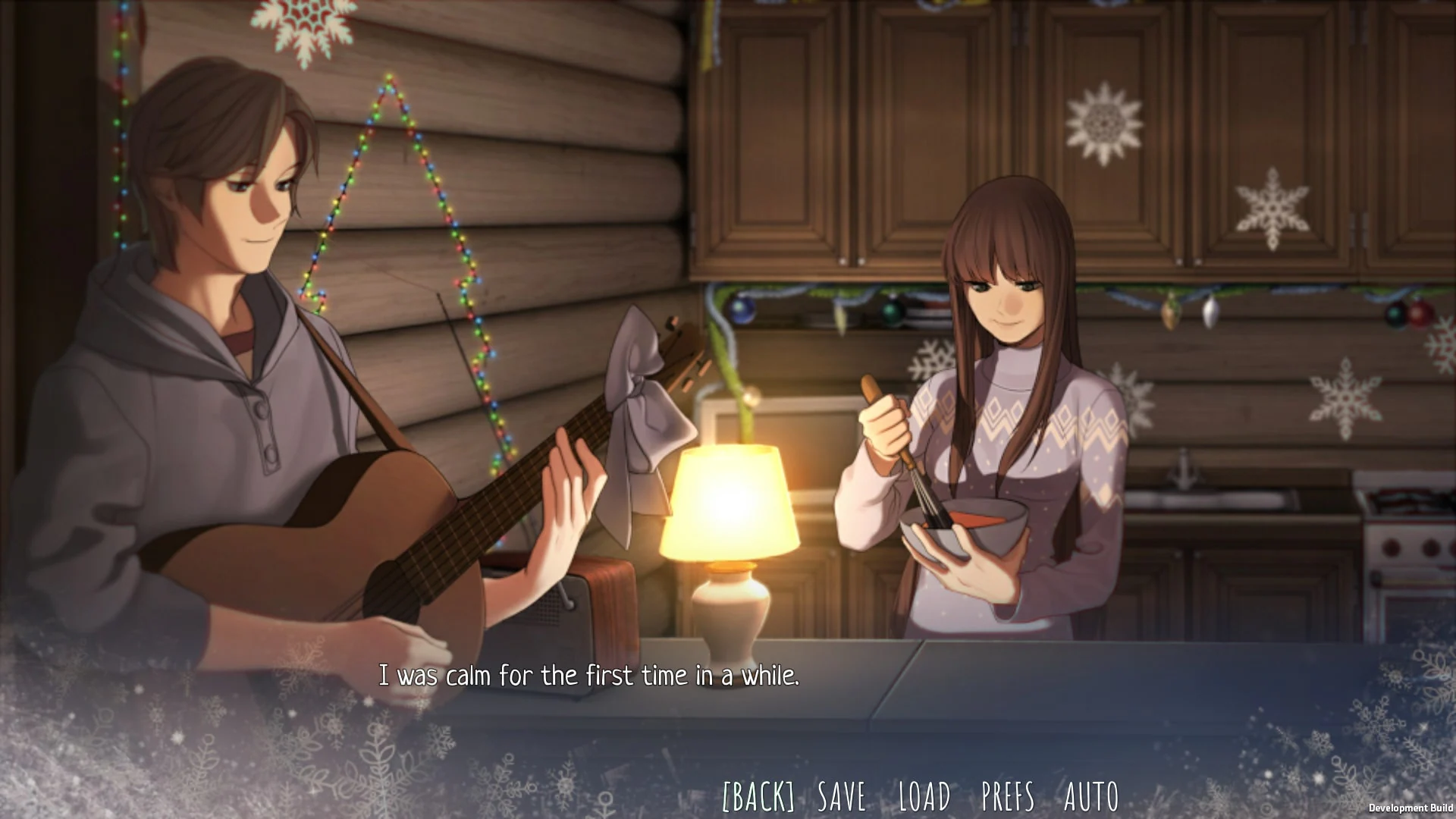Enable AUTO-advance mode
Screen dimensions: 1456x819
coord(1090,796)
